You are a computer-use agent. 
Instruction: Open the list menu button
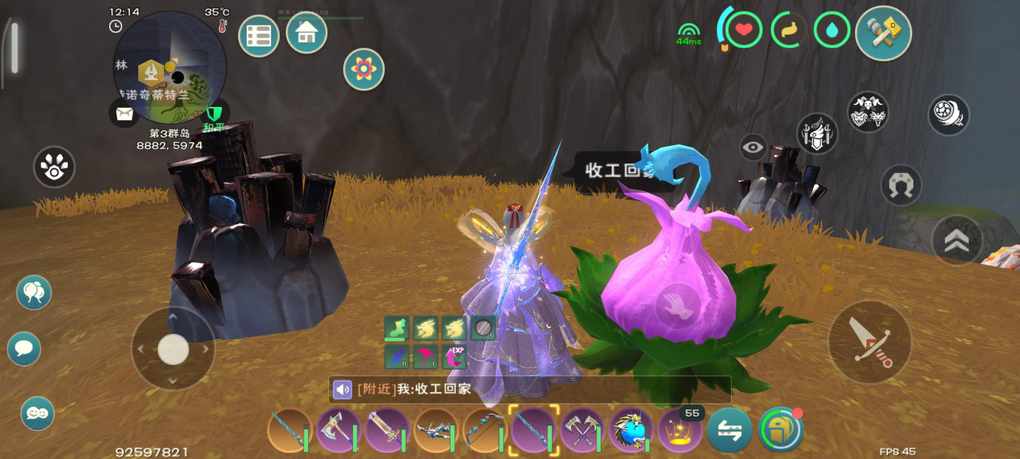pyautogui.click(x=258, y=36)
